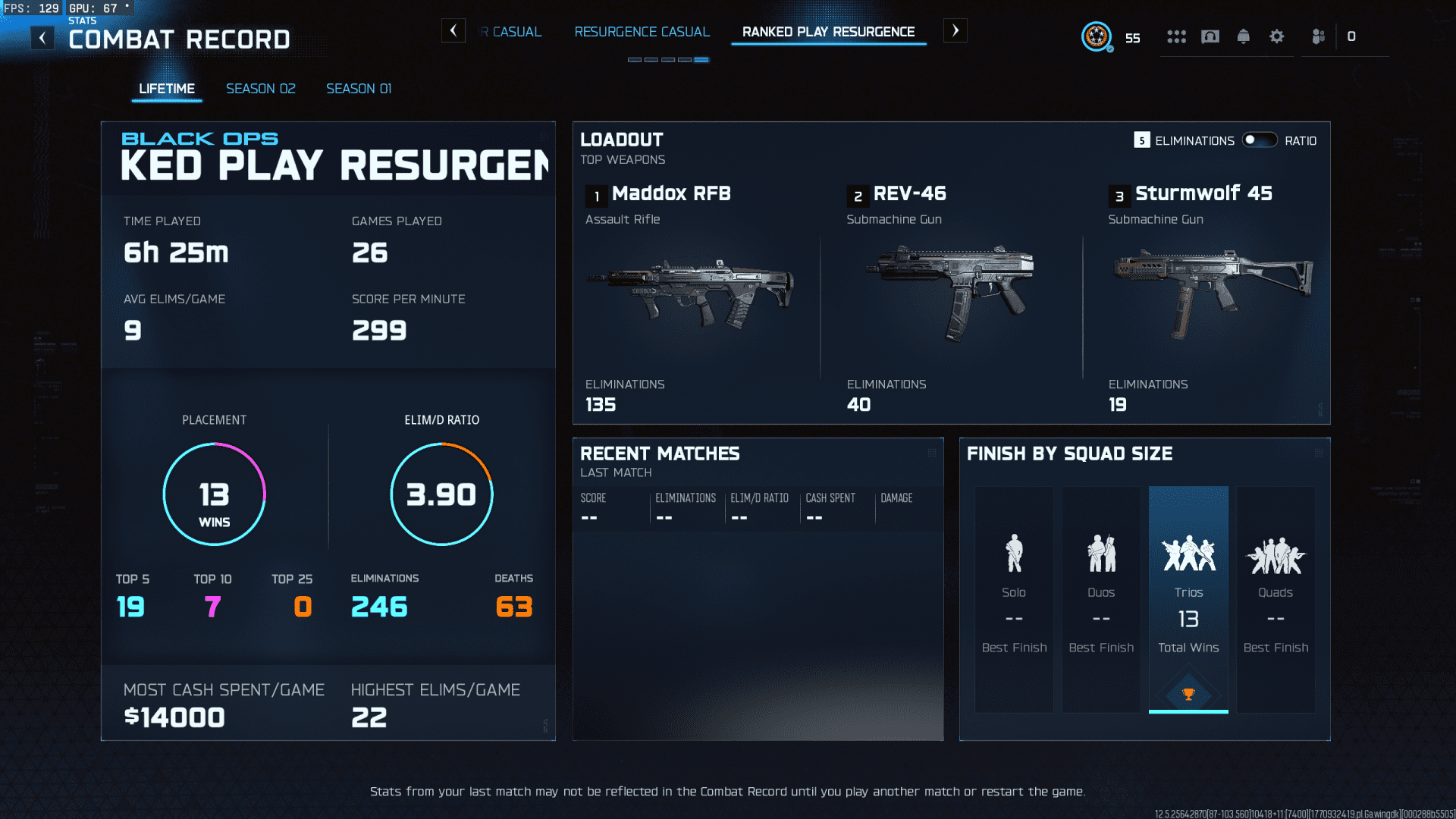Go back from Combat Record
The height and width of the screenshot is (819, 1456).
pos(42,38)
